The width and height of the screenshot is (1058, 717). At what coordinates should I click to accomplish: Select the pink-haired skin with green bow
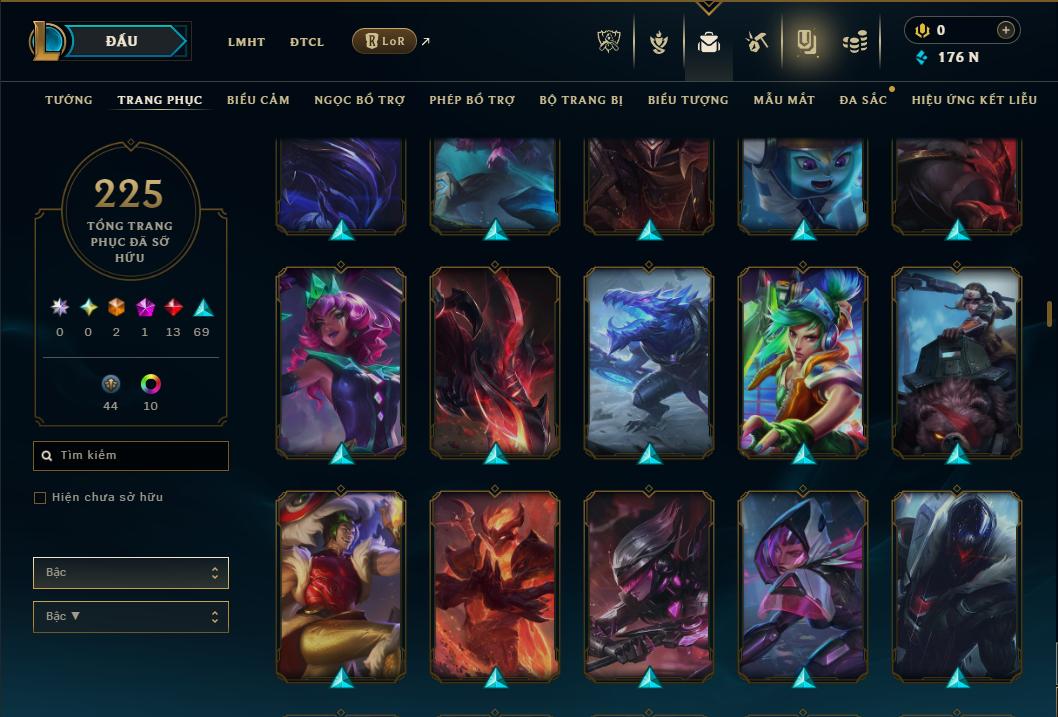coord(340,360)
